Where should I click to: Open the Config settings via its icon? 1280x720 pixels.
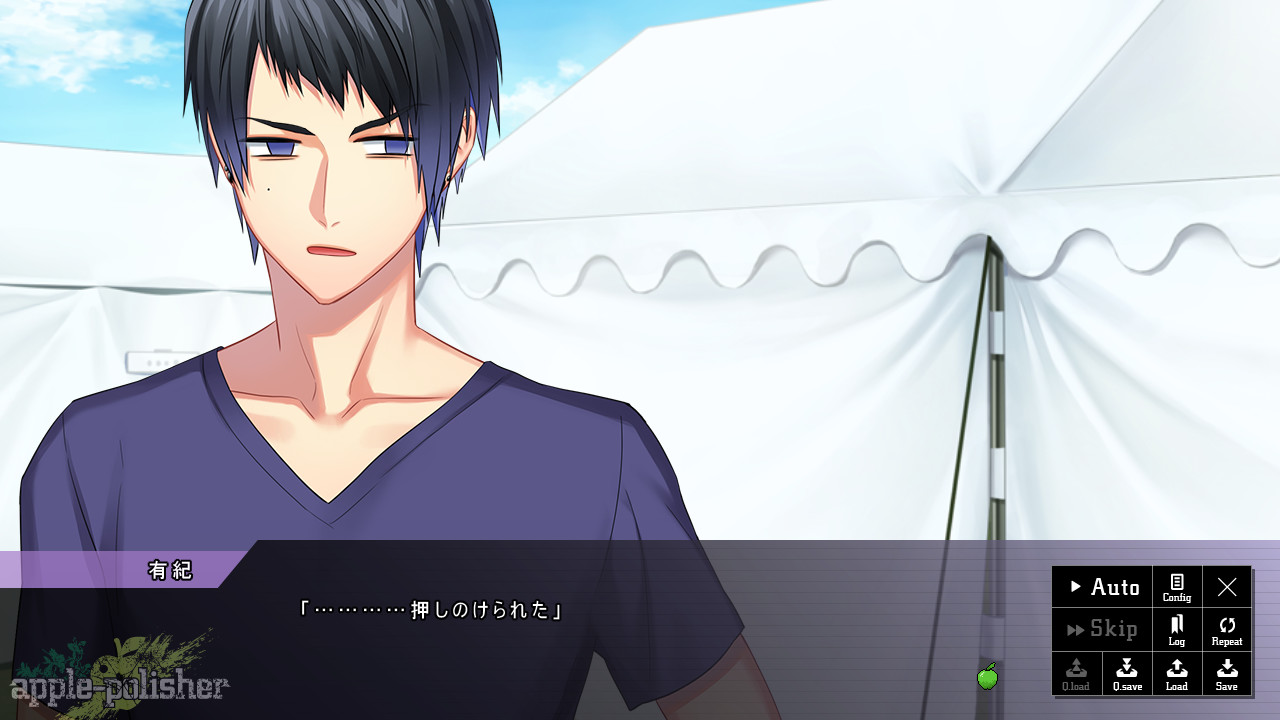1176,588
